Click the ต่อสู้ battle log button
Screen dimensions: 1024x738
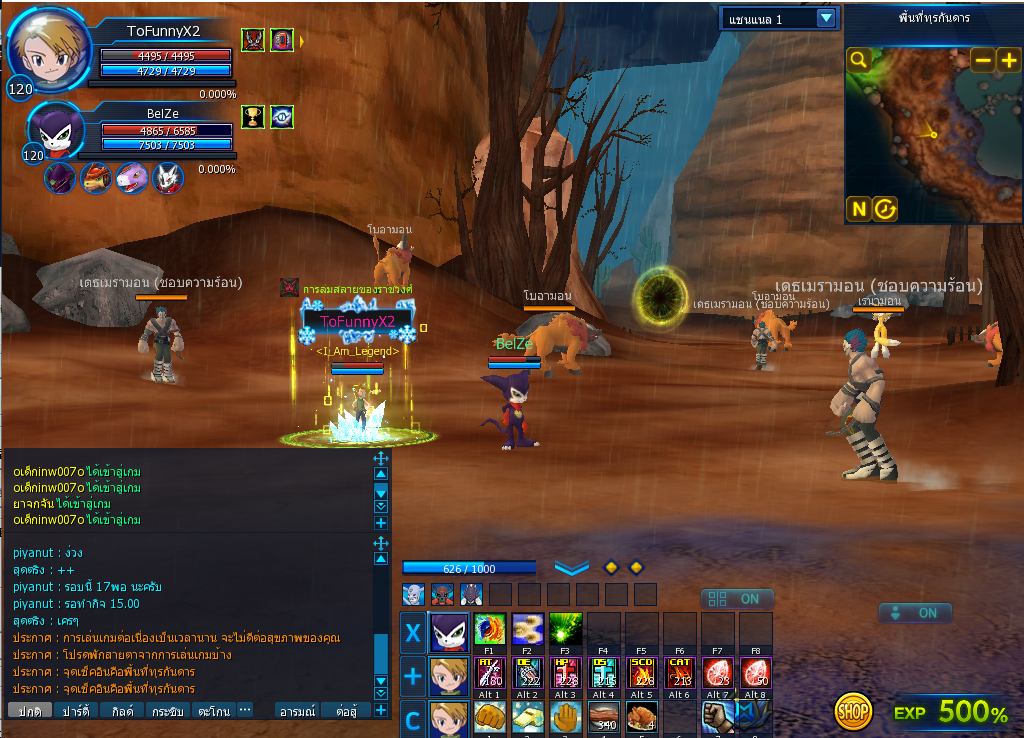347,710
